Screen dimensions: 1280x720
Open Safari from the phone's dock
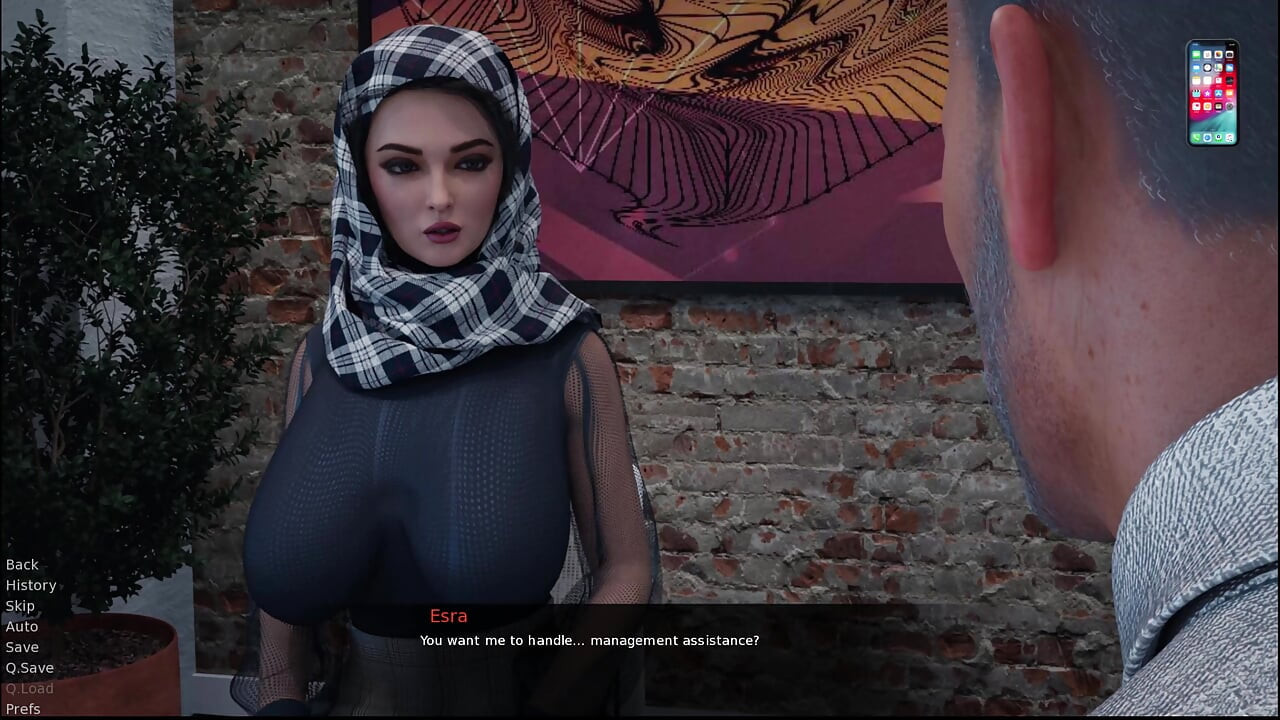pos(1207,137)
